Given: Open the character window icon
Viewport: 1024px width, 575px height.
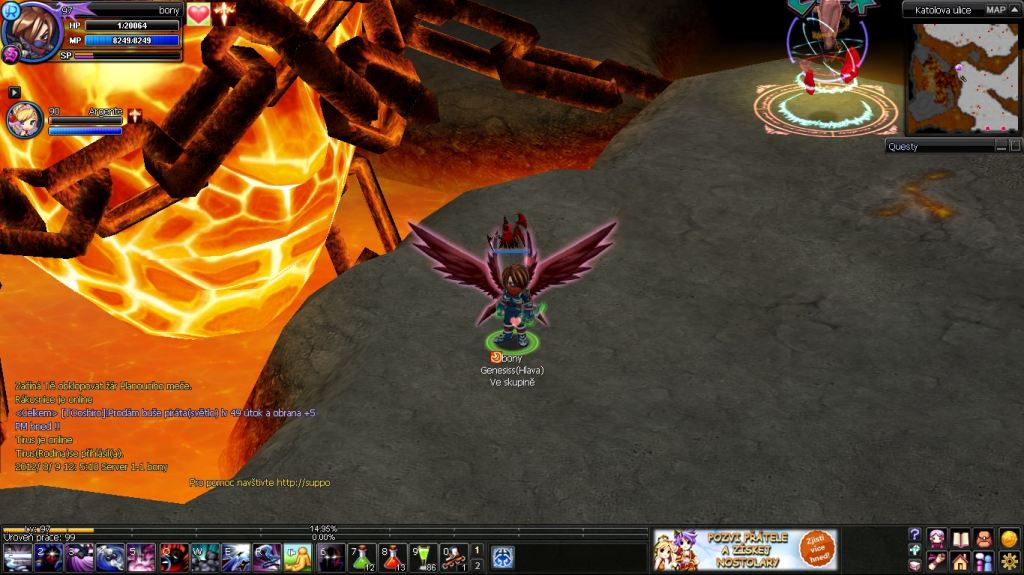Looking at the screenshot, I should point(937,538).
